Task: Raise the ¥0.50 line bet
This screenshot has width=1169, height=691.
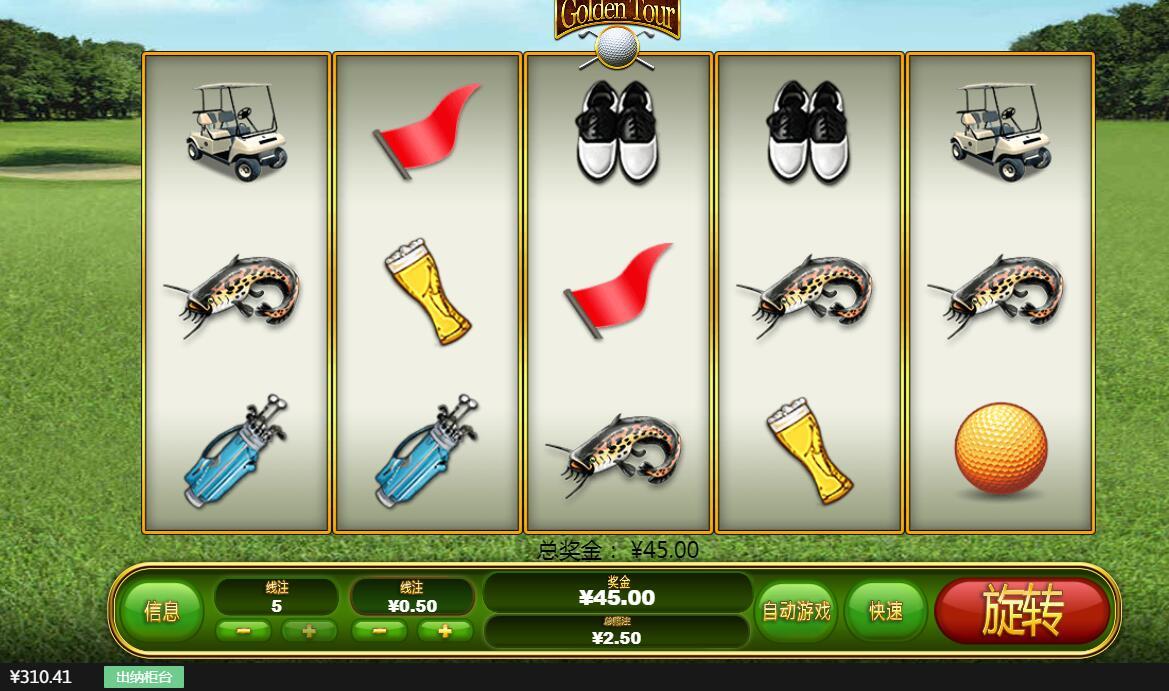Action: [444, 631]
